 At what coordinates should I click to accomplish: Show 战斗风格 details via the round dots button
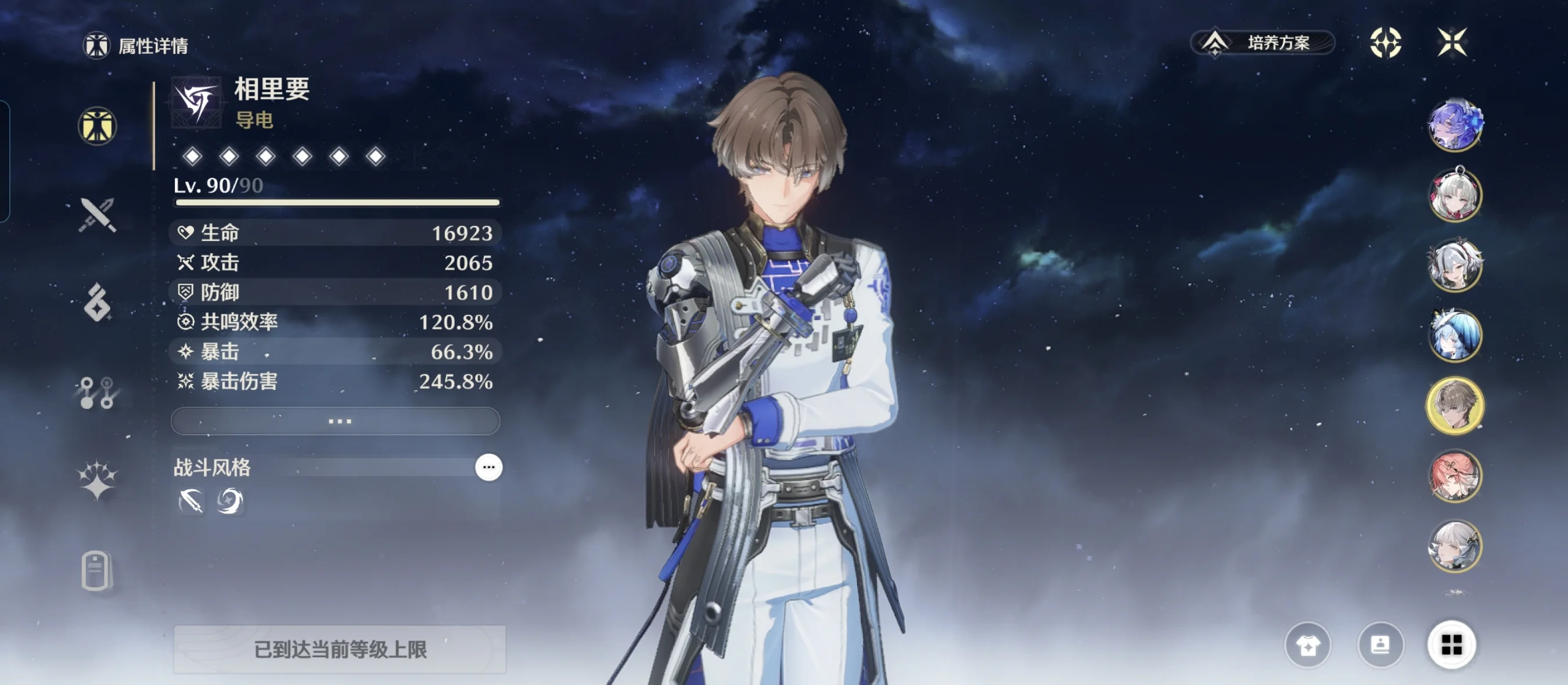point(488,467)
